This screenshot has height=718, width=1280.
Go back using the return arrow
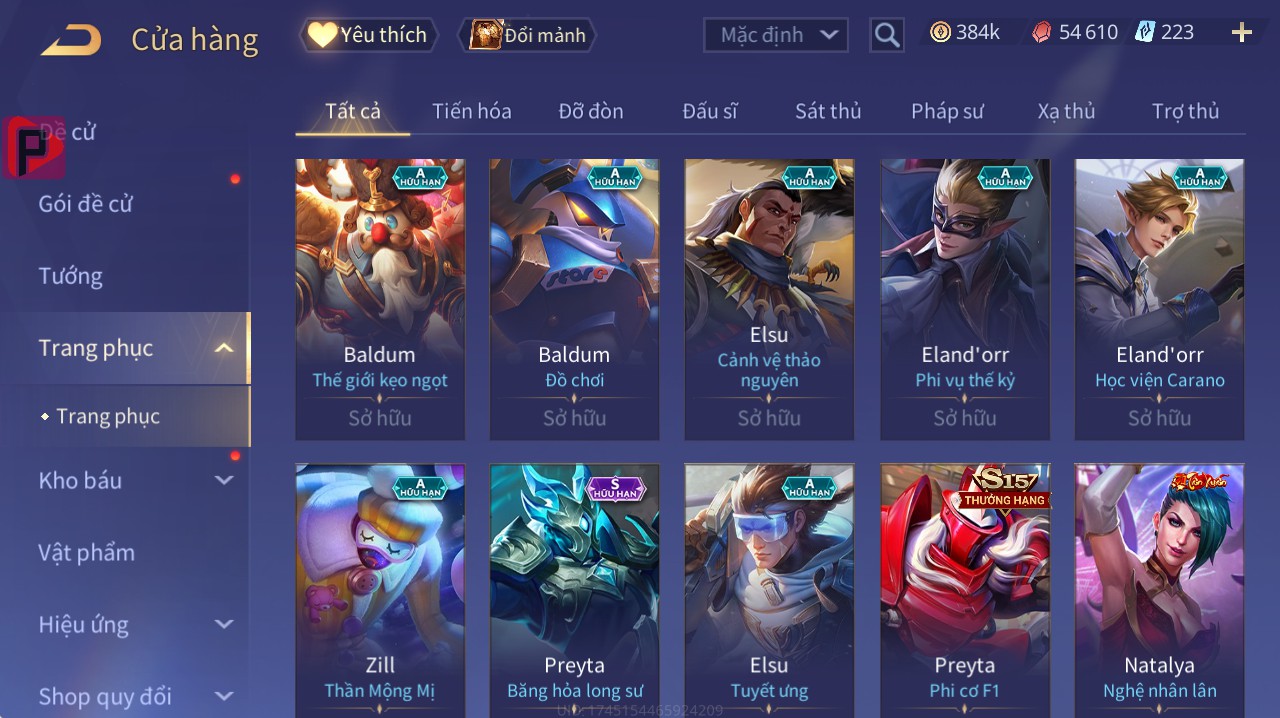(71, 40)
